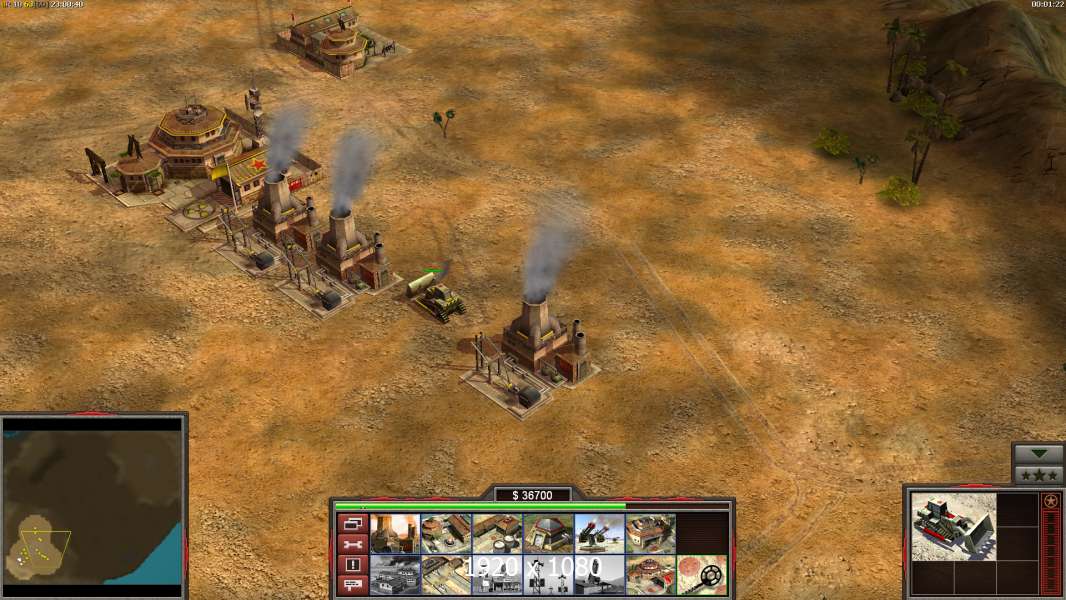Image resolution: width=1066 pixels, height=600 pixels.
Task: Choose the Gattling Cannon build icon
Action: point(599,534)
